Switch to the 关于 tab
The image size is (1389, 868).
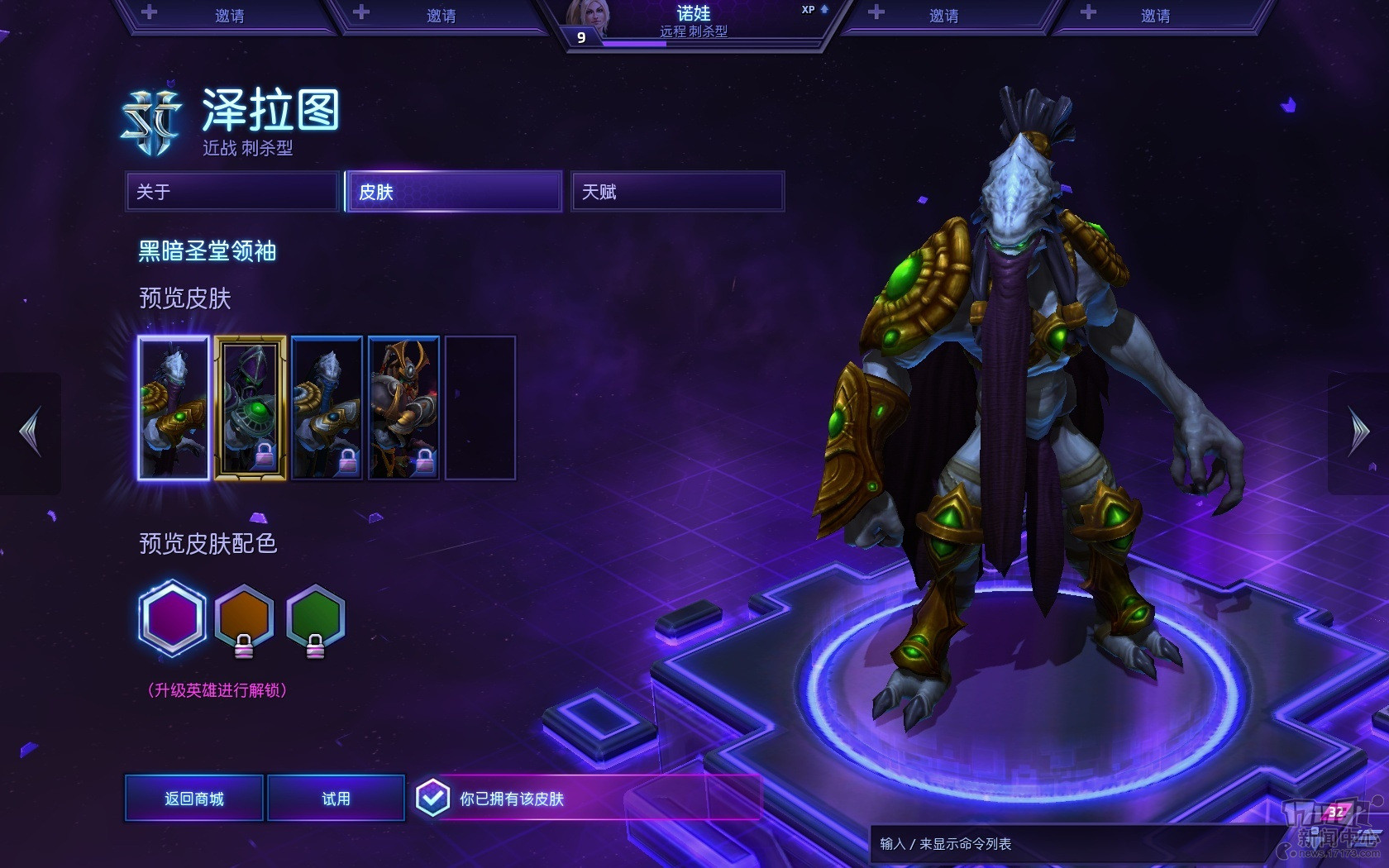(232, 192)
